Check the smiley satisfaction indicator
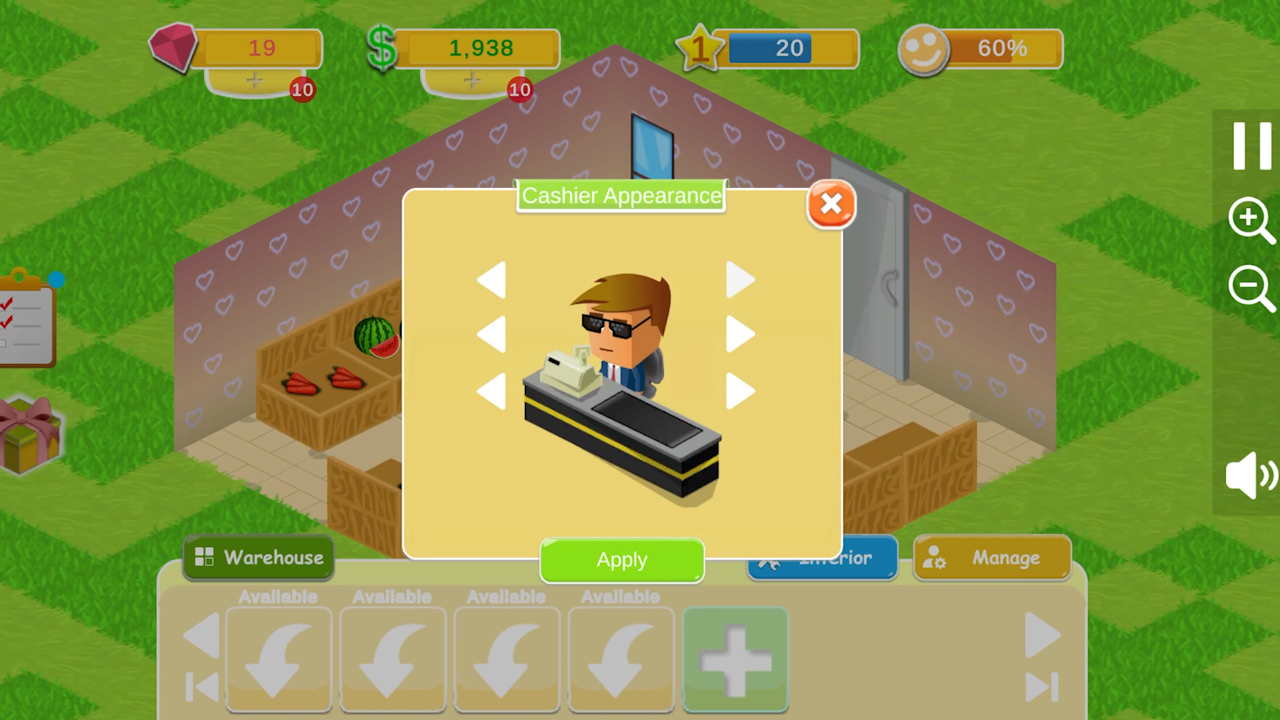 (x=925, y=48)
